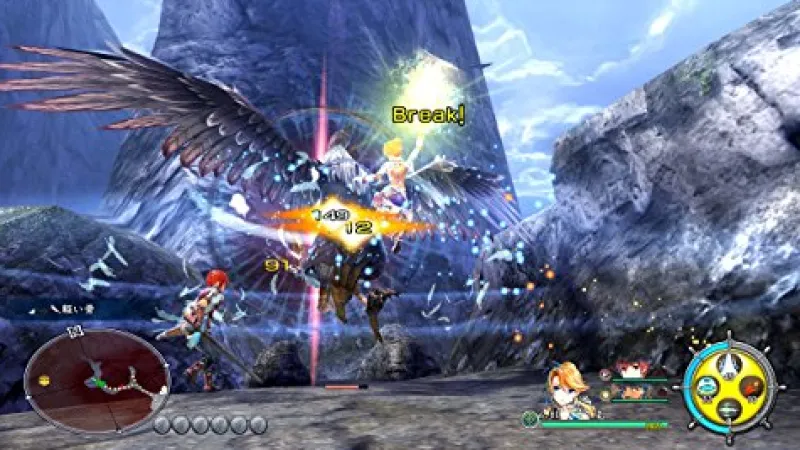800x450 pixels.
Task: Select the bottom skill on the wheel
Action: pyautogui.click(x=730, y=407)
